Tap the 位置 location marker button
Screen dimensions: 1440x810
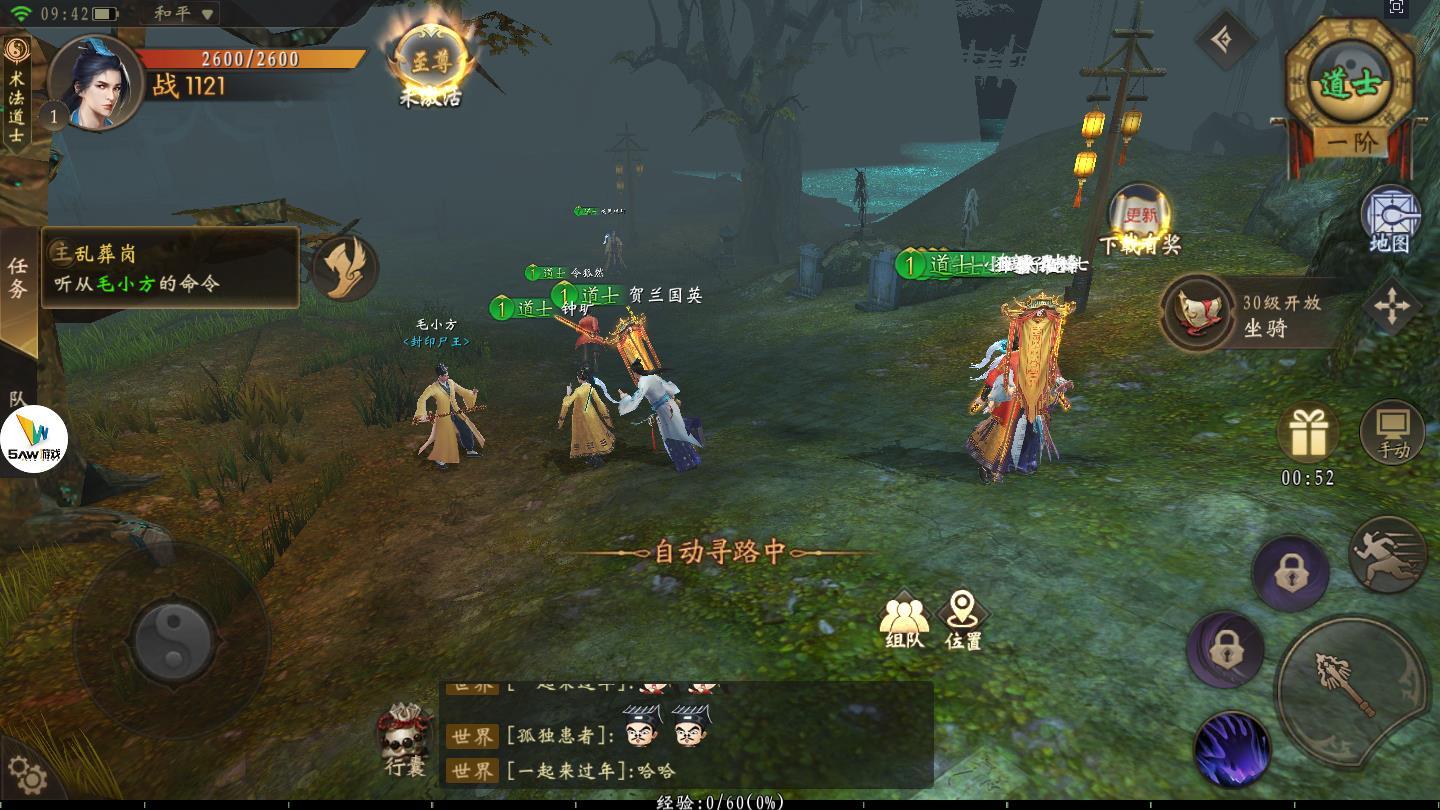(963, 613)
